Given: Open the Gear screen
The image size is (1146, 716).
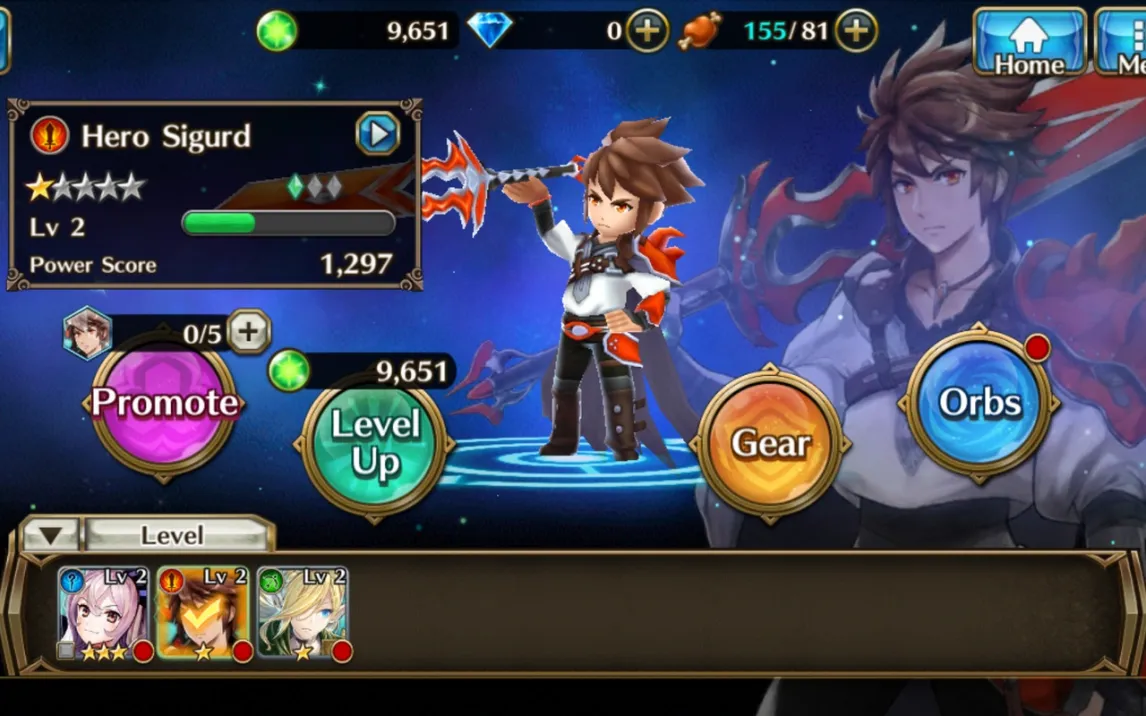Looking at the screenshot, I should (769, 443).
